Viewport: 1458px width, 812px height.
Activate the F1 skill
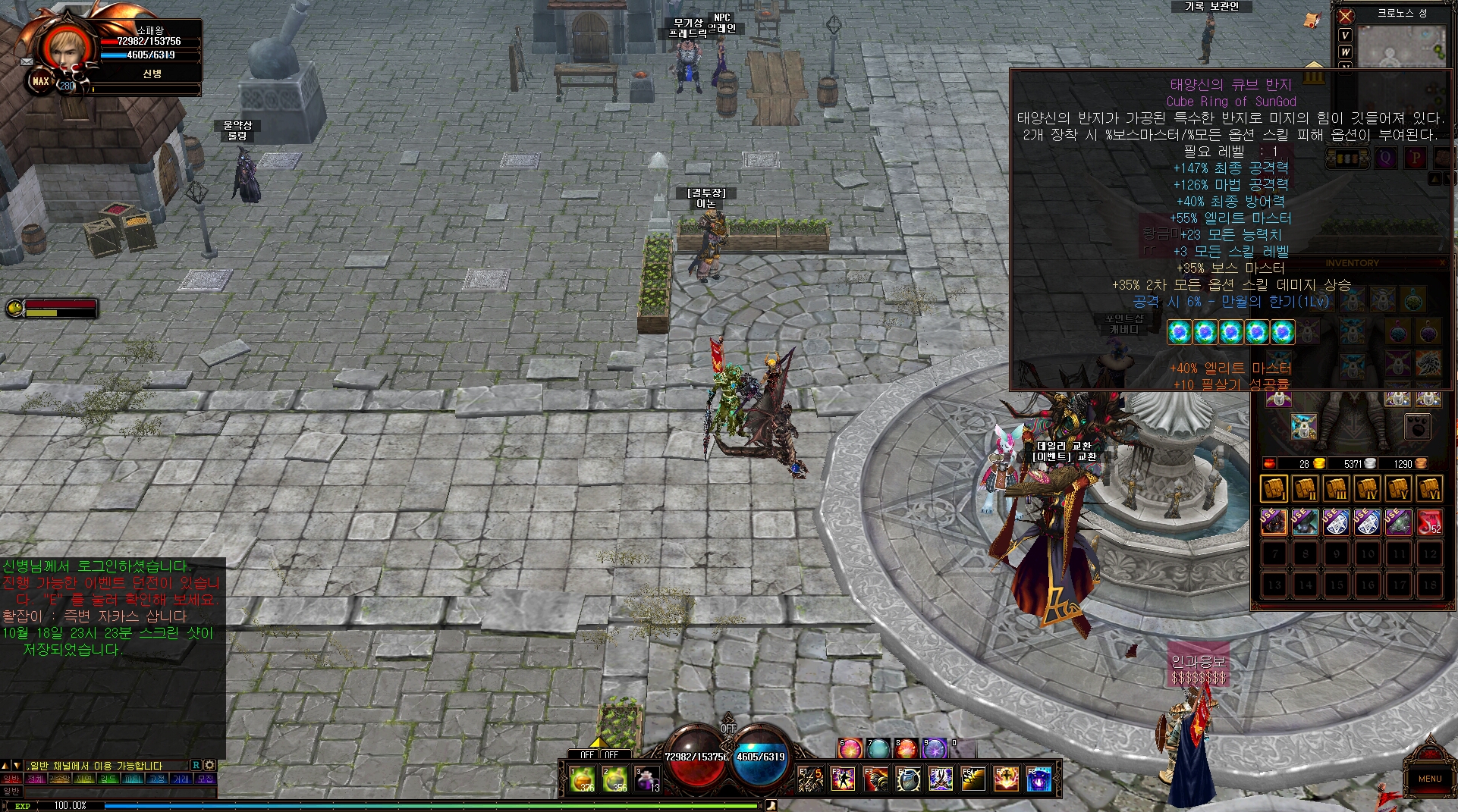click(x=811, y=779)
